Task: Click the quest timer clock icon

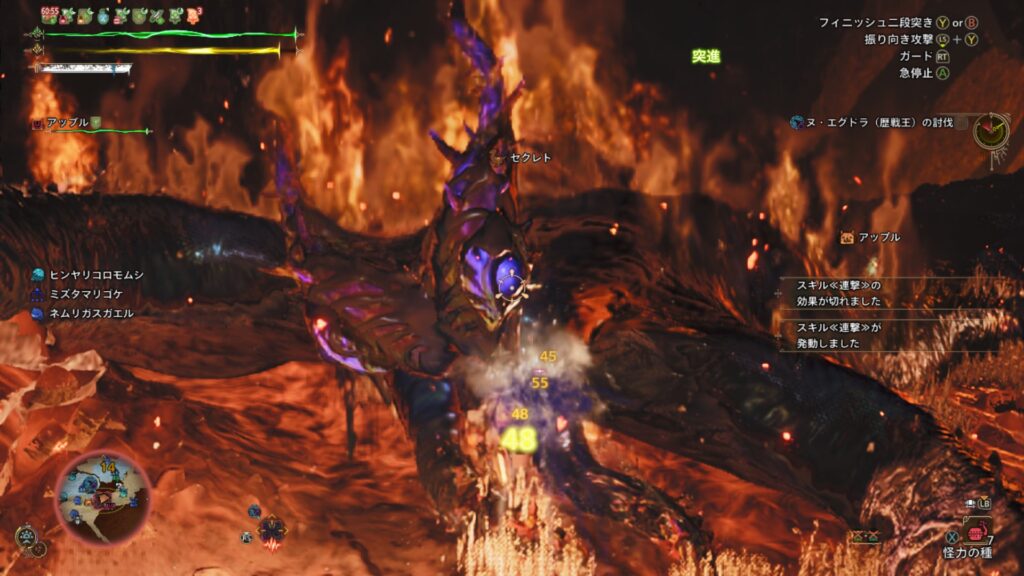Action: (x=990, y=130)
